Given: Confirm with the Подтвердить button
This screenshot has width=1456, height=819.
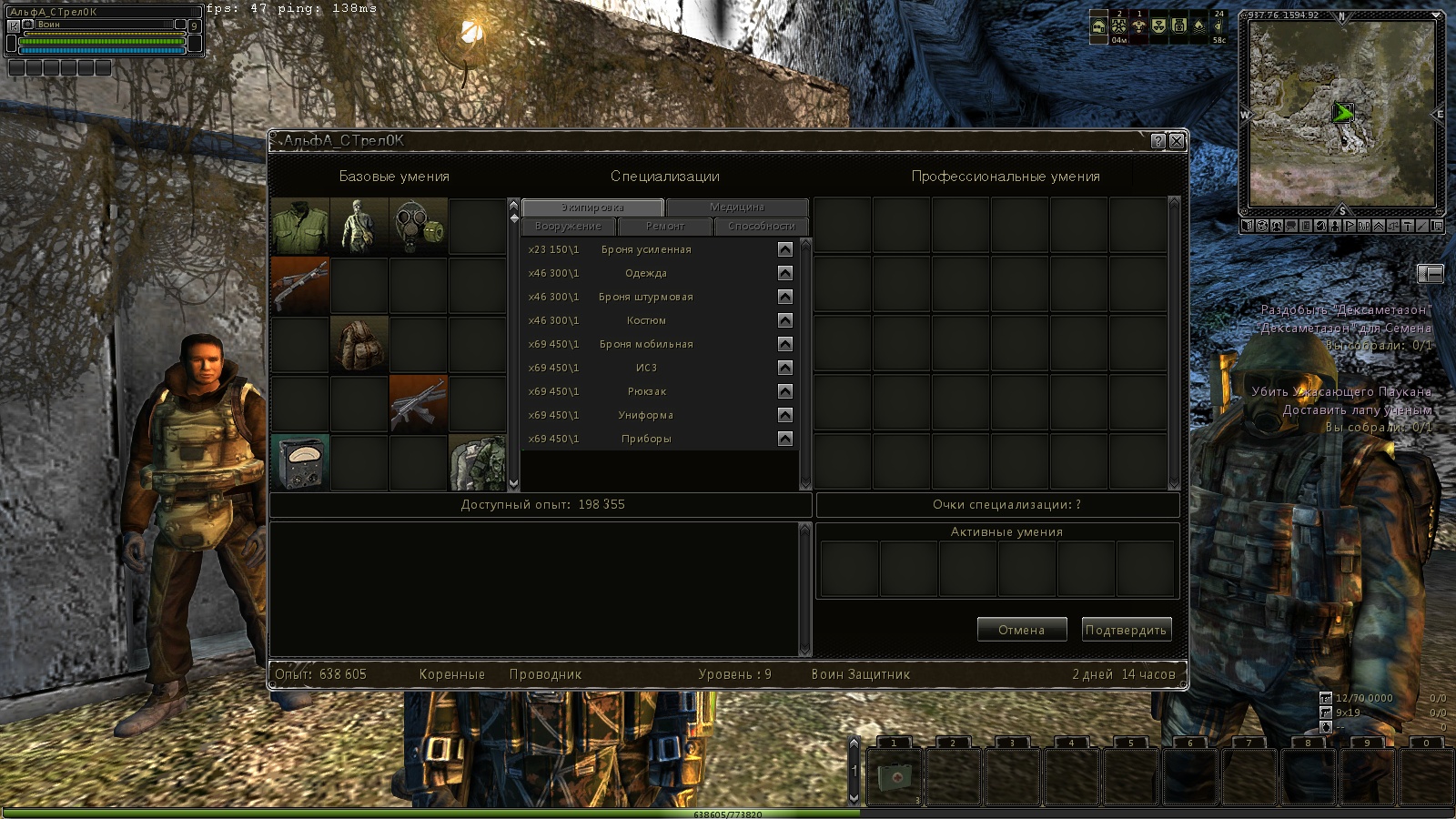Looking at the screenshot, I should click(1126, 630).
